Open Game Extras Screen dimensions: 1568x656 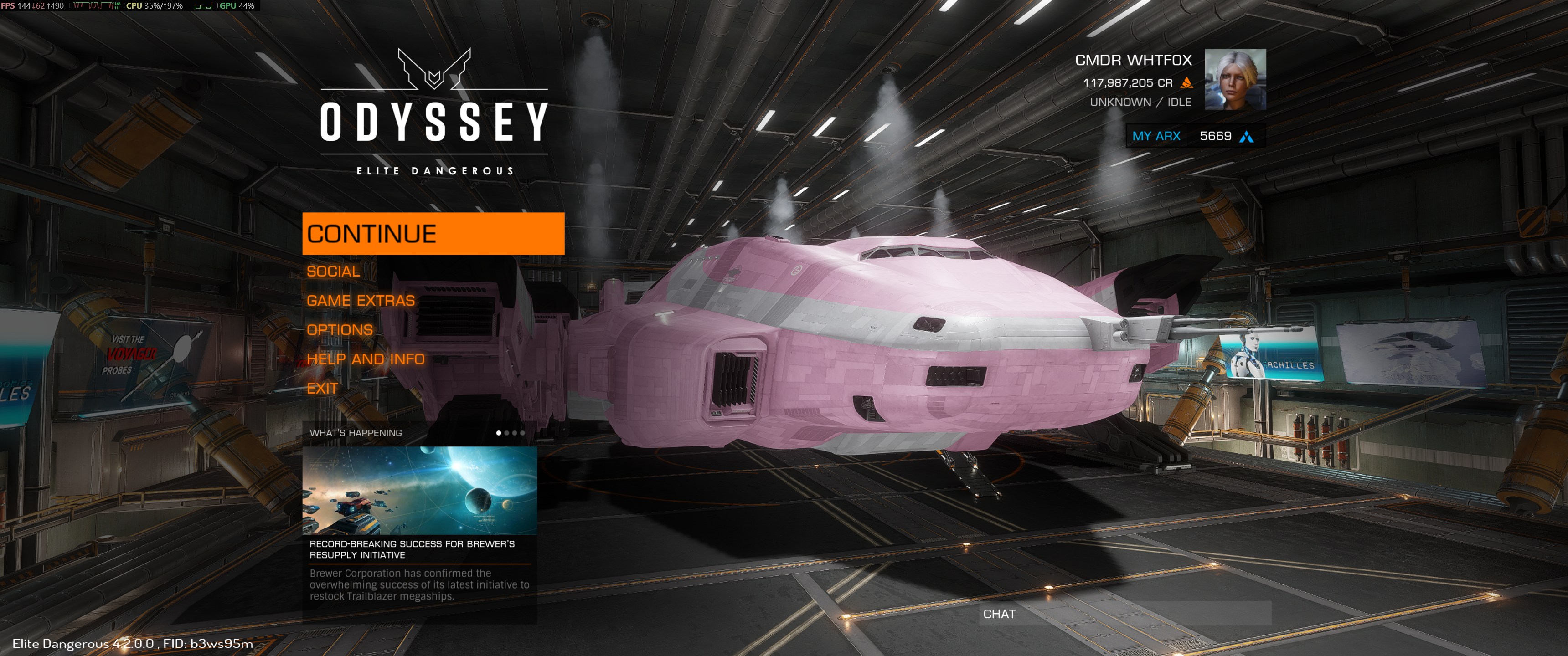coord(361,301)
